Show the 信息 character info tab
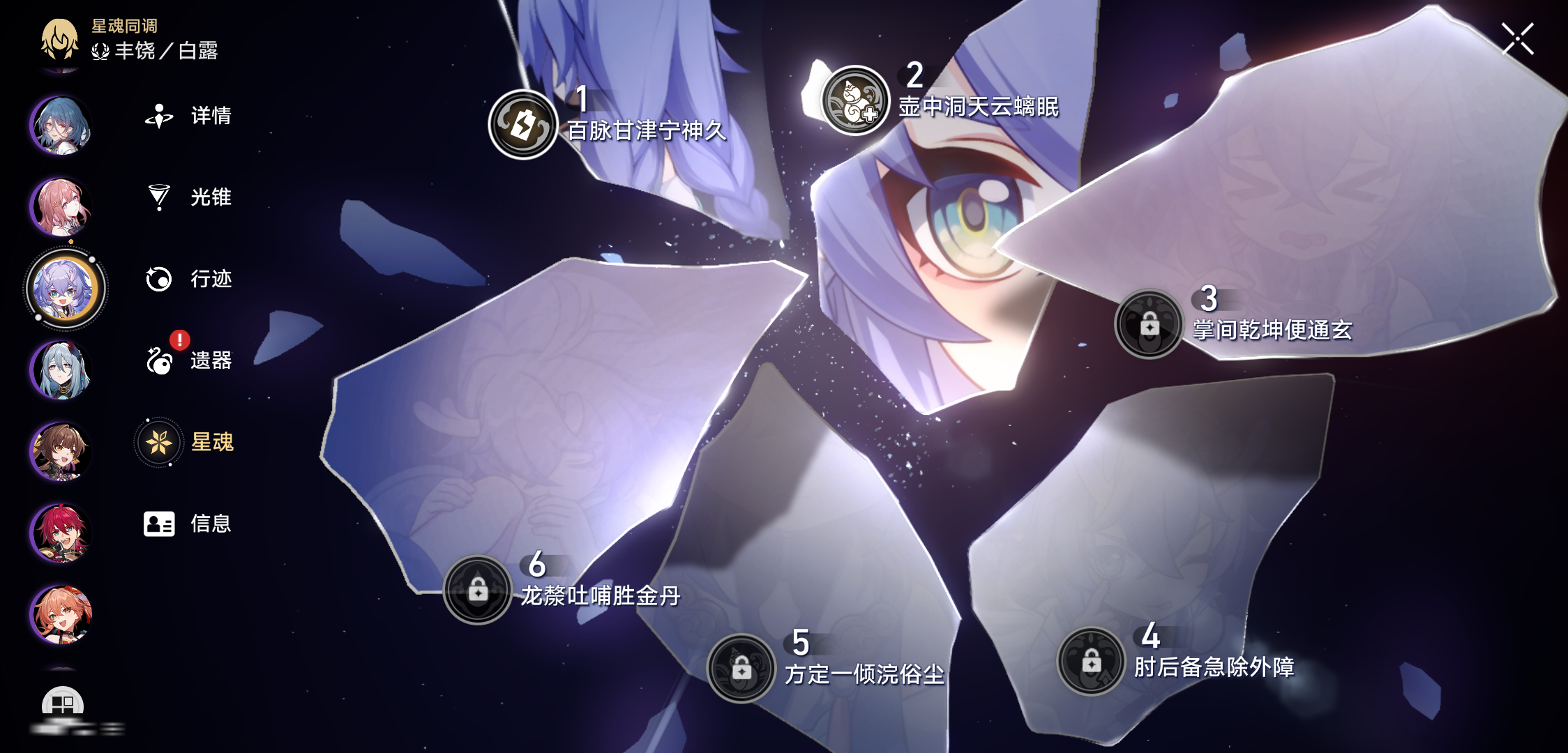 tap(188, 524)
